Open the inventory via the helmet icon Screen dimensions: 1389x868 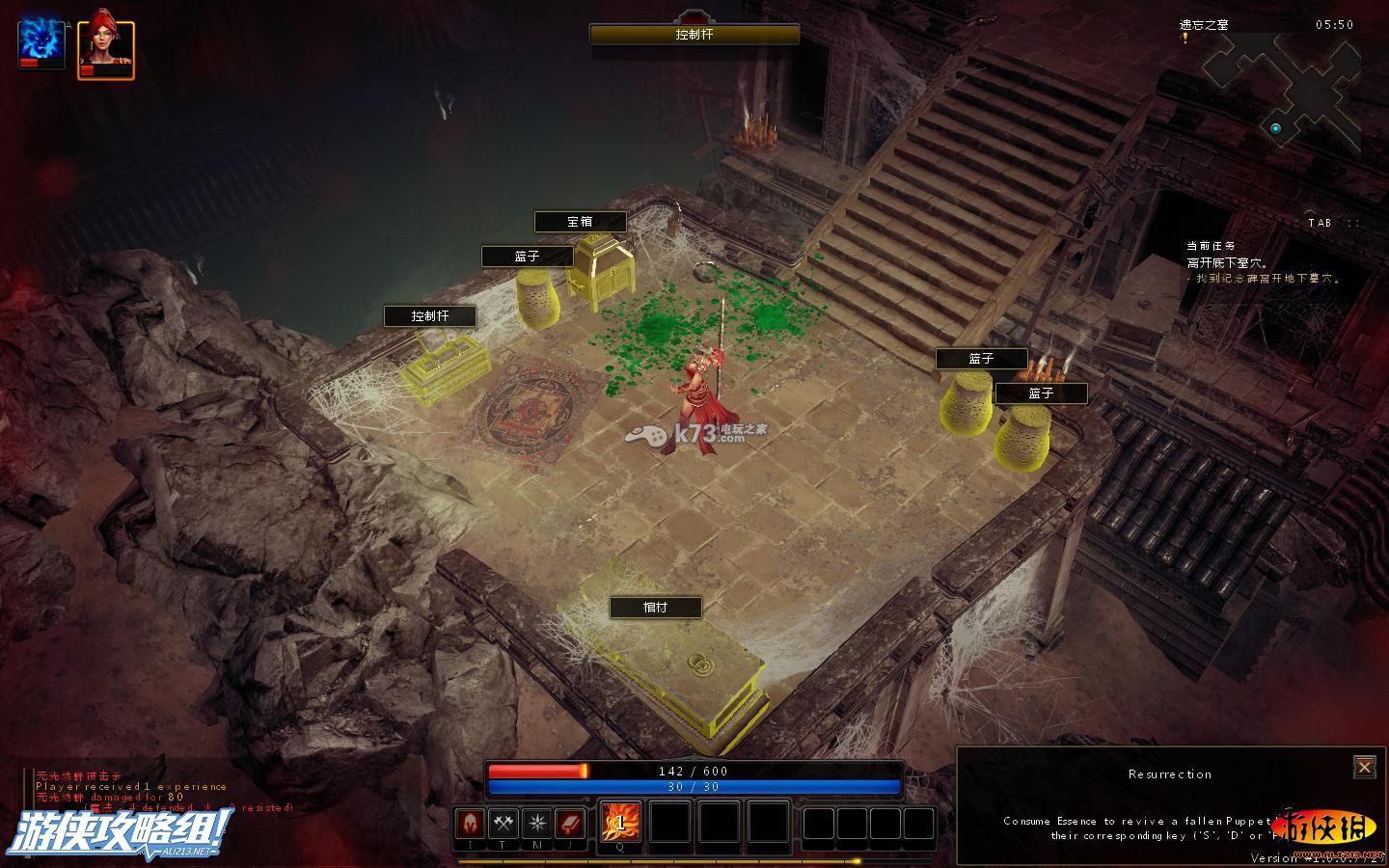pyautogui.click(x=470, y=824)
